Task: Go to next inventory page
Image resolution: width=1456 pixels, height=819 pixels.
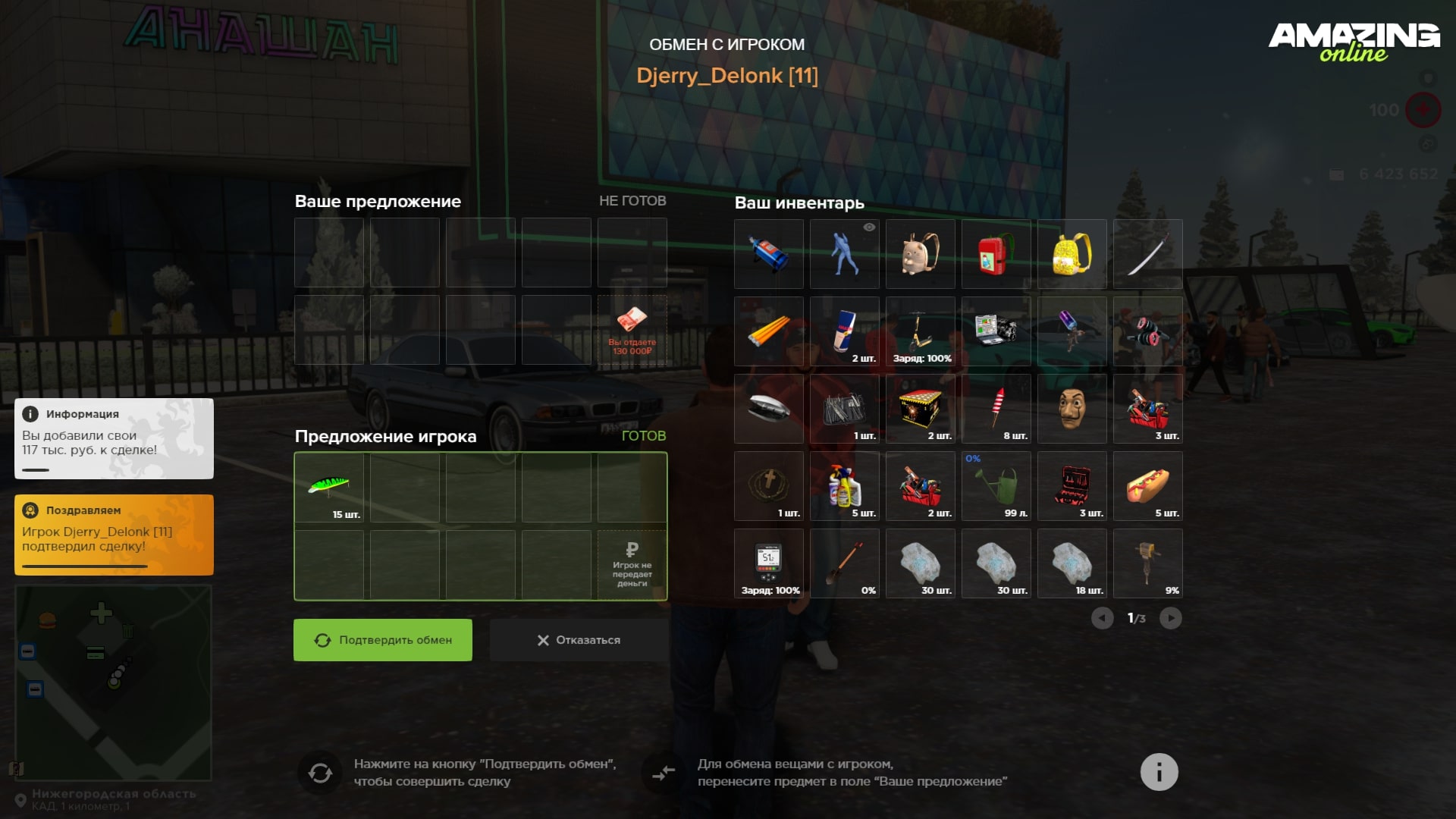Action: point(1170,618)
